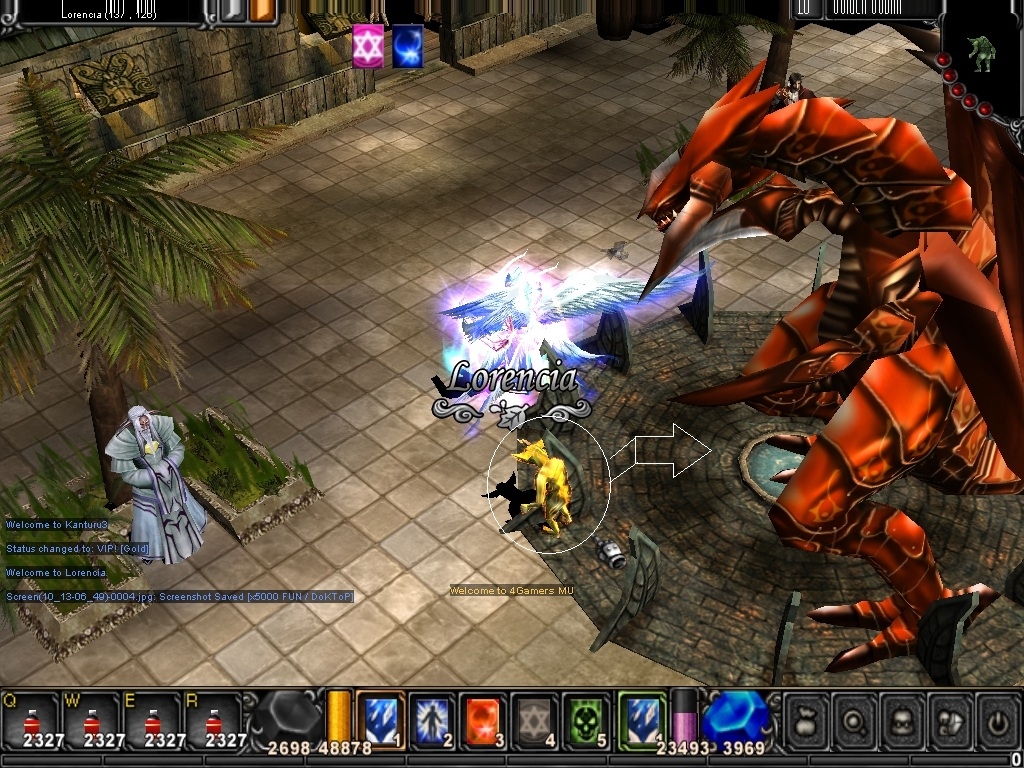Screen dimensions: 1024x768
Task: Click the blue swirl buff icon
Action: pyautogui.click(x=407, y=46)
